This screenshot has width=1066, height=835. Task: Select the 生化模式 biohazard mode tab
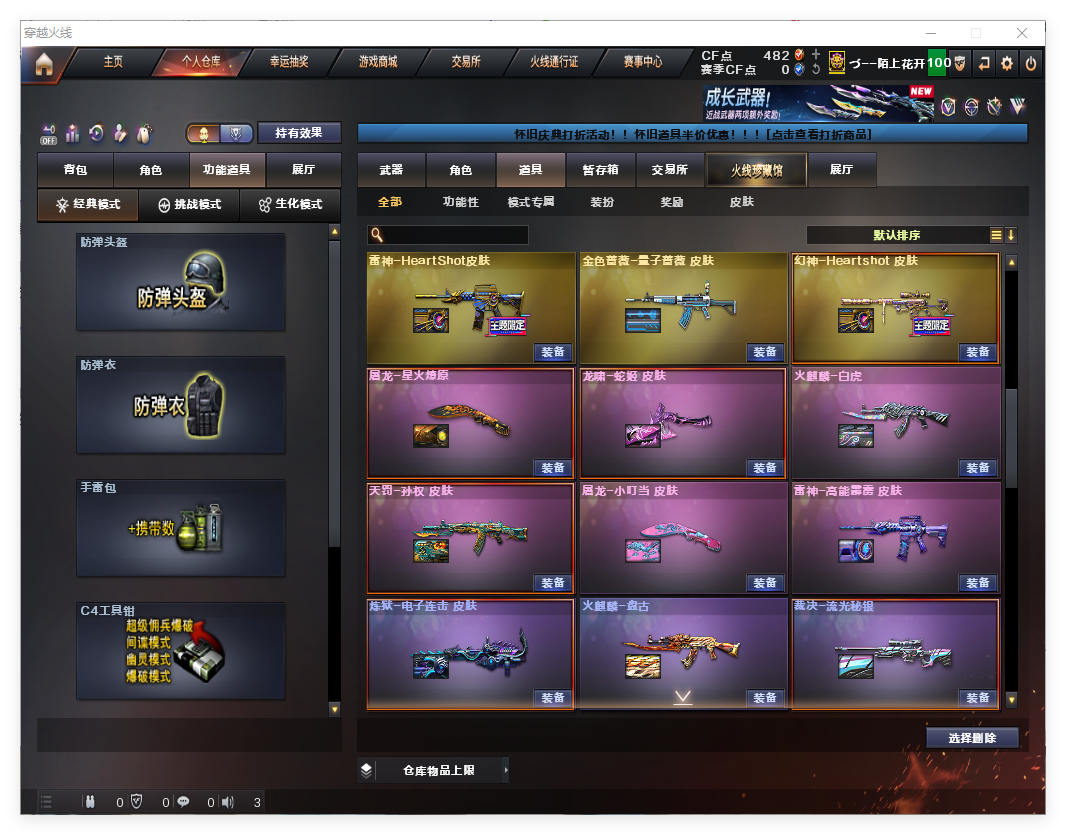(x=290, y=204)
